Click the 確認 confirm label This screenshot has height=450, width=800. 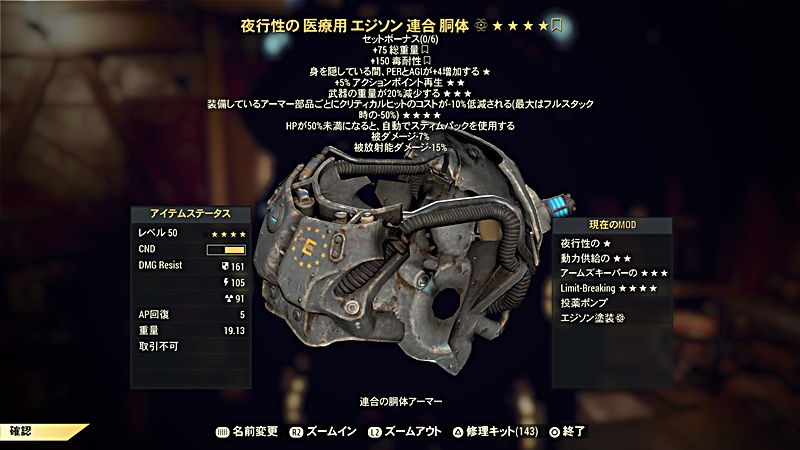[x=23, y=433]
